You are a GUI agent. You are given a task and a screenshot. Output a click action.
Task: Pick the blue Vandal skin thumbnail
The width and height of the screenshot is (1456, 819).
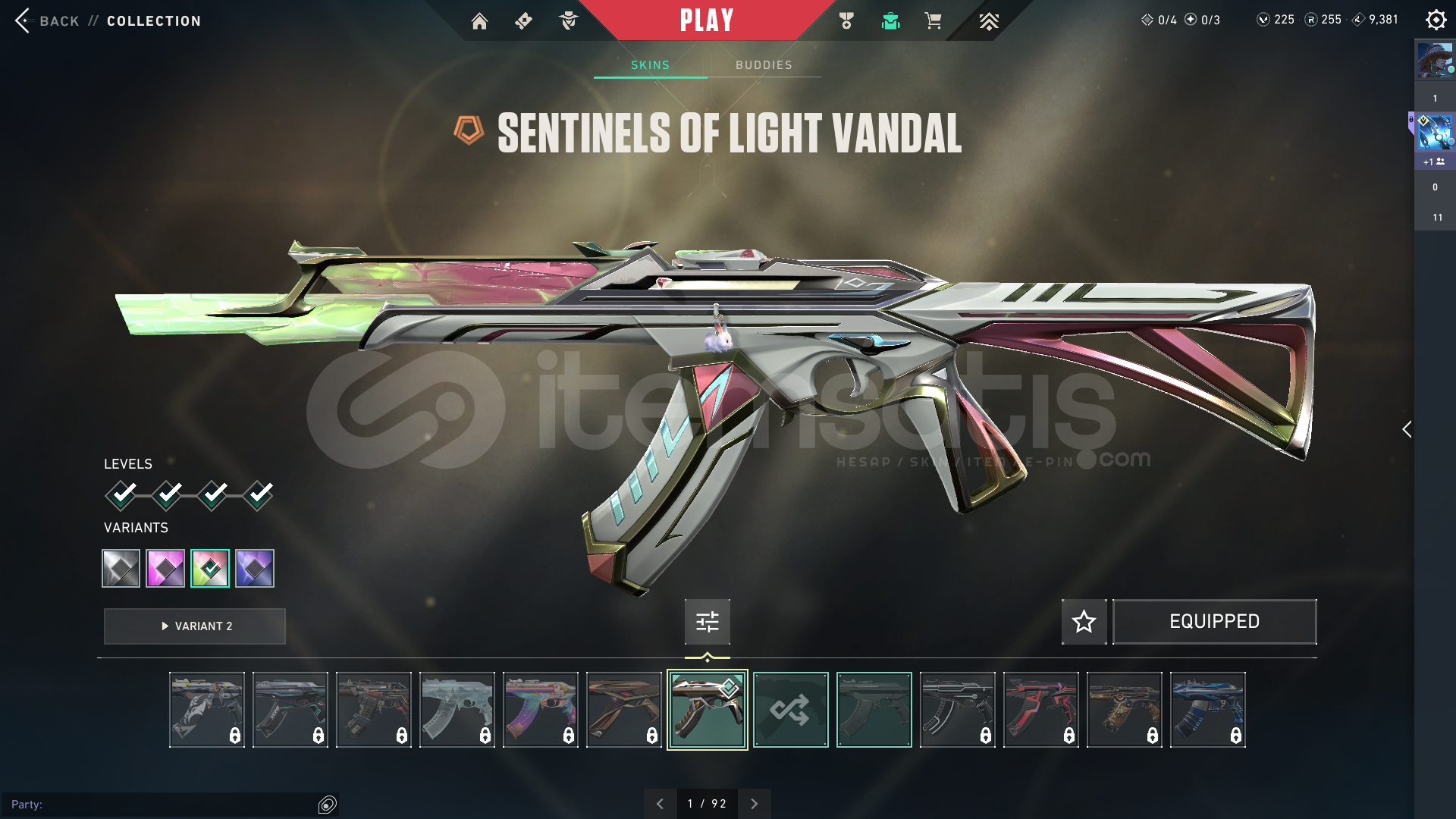1207,710
